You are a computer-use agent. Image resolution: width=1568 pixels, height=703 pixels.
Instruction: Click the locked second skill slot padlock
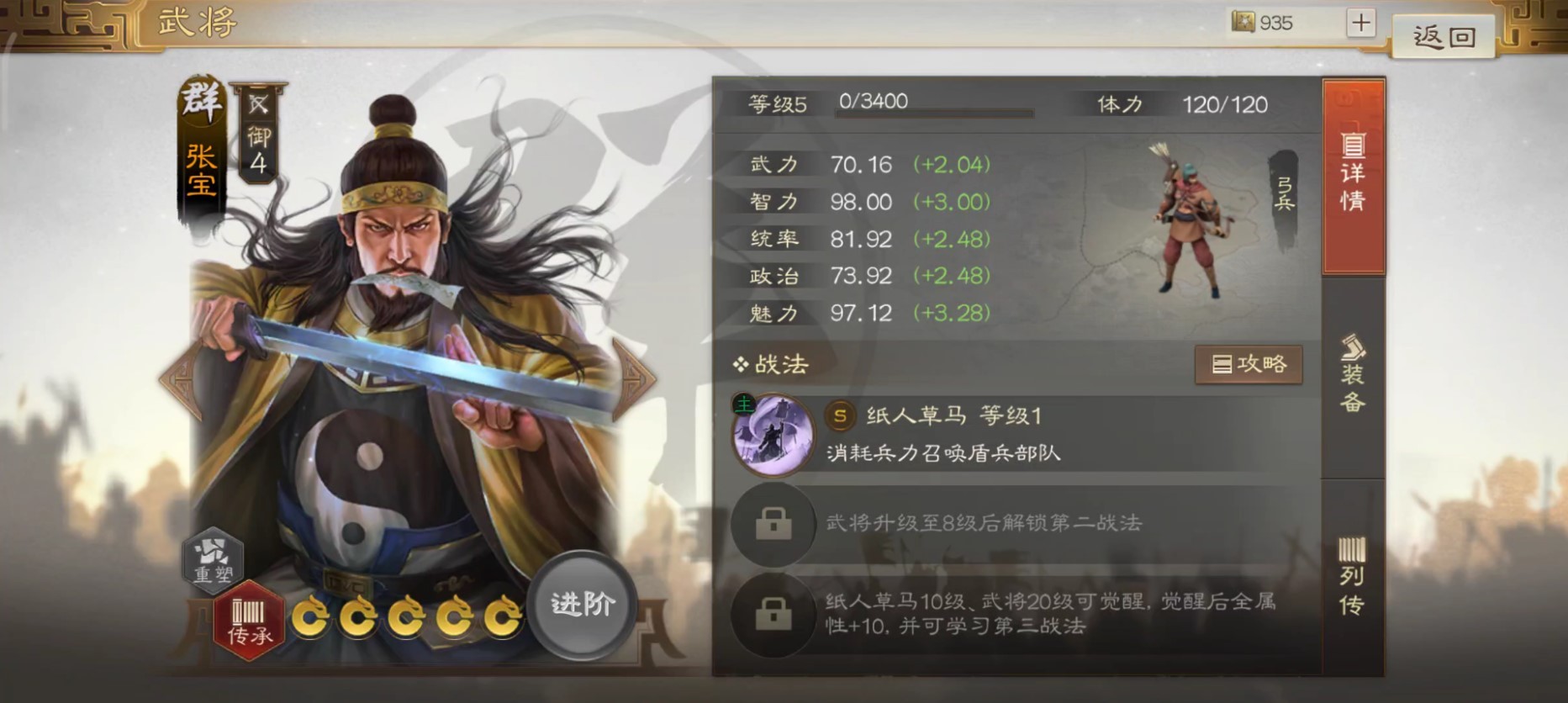click(773, 526)
